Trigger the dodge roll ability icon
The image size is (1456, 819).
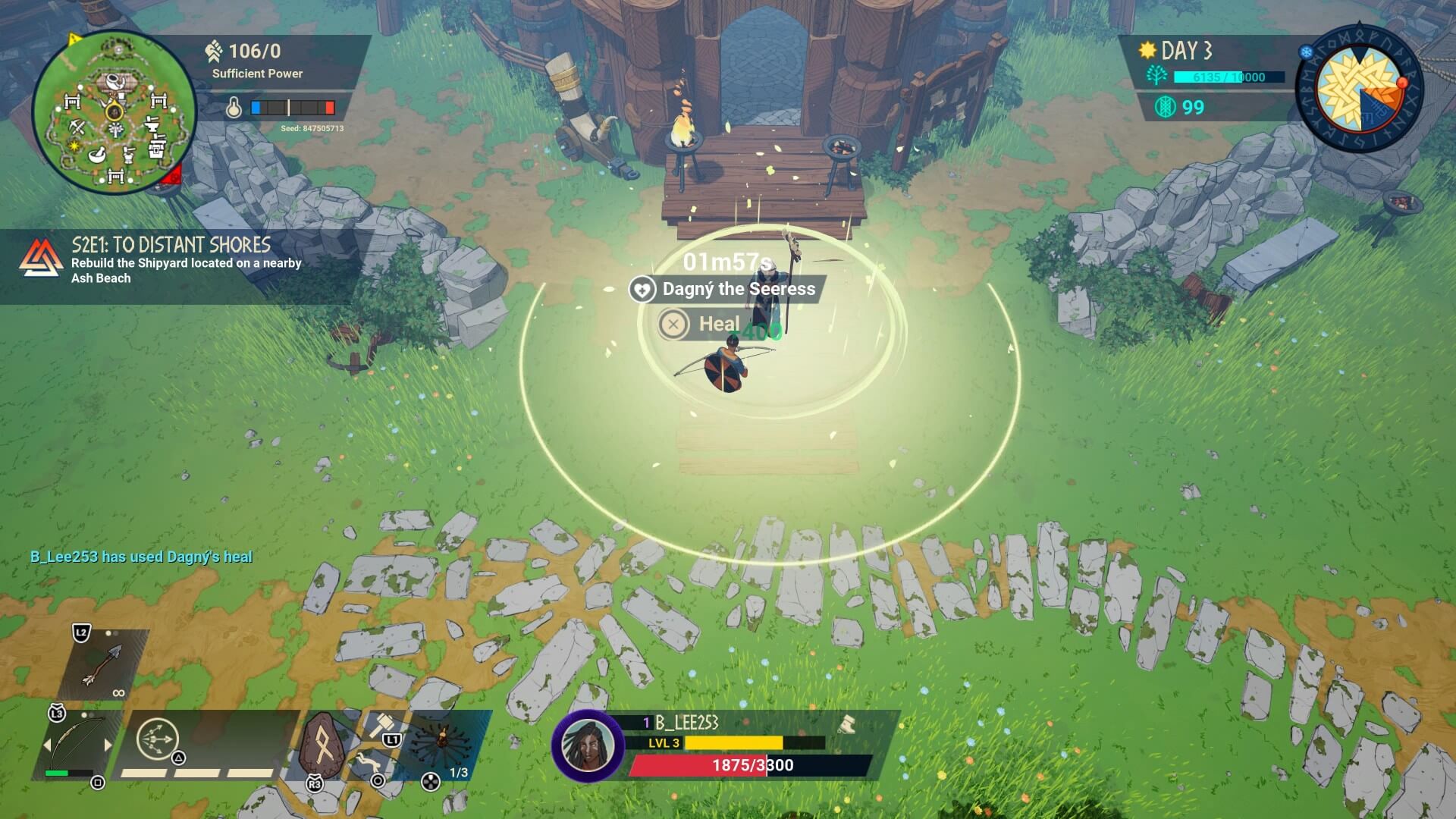(367, 761)
